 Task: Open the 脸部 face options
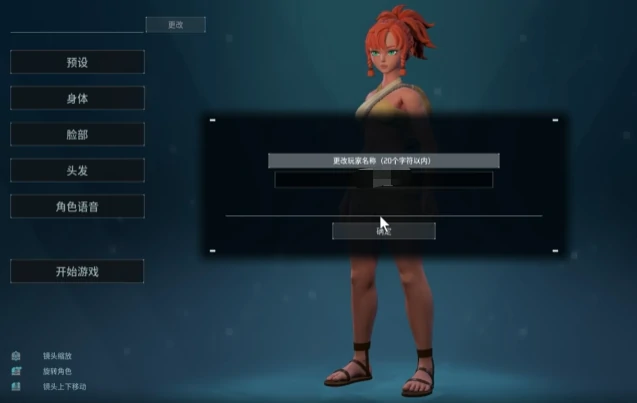coord(77,134)
